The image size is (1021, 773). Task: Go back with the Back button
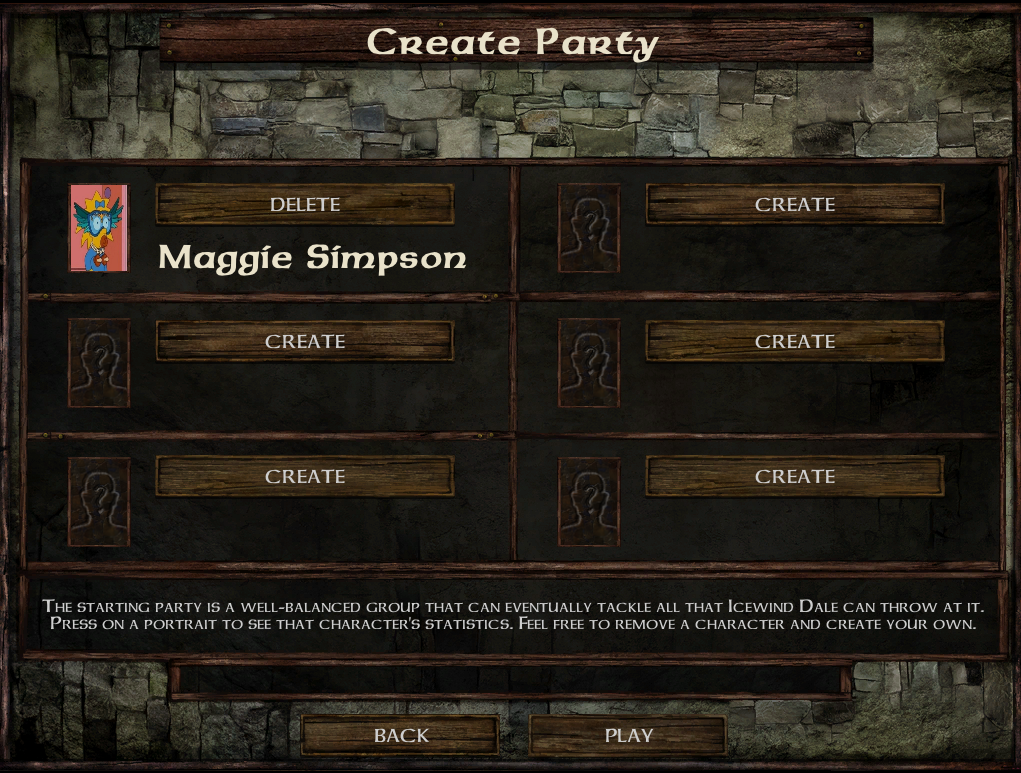pyautogui.click(x=400, y=735)
